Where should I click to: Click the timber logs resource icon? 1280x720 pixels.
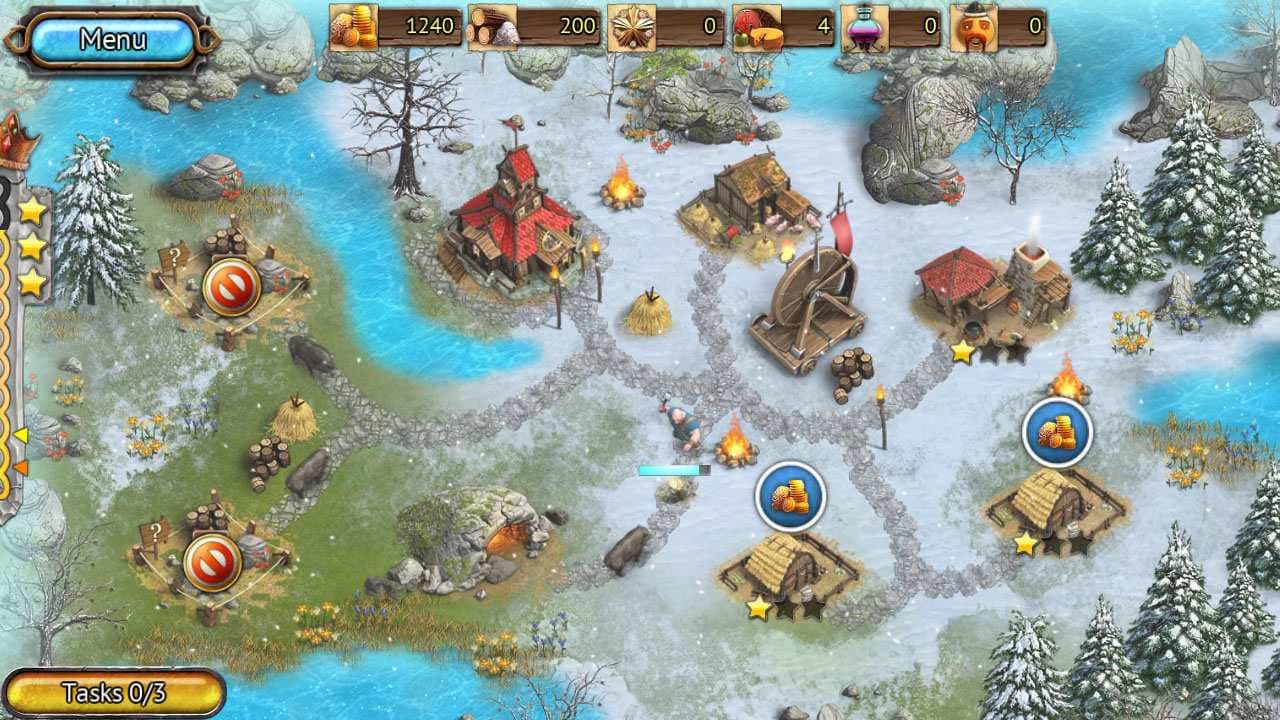(x=495, y=27)
